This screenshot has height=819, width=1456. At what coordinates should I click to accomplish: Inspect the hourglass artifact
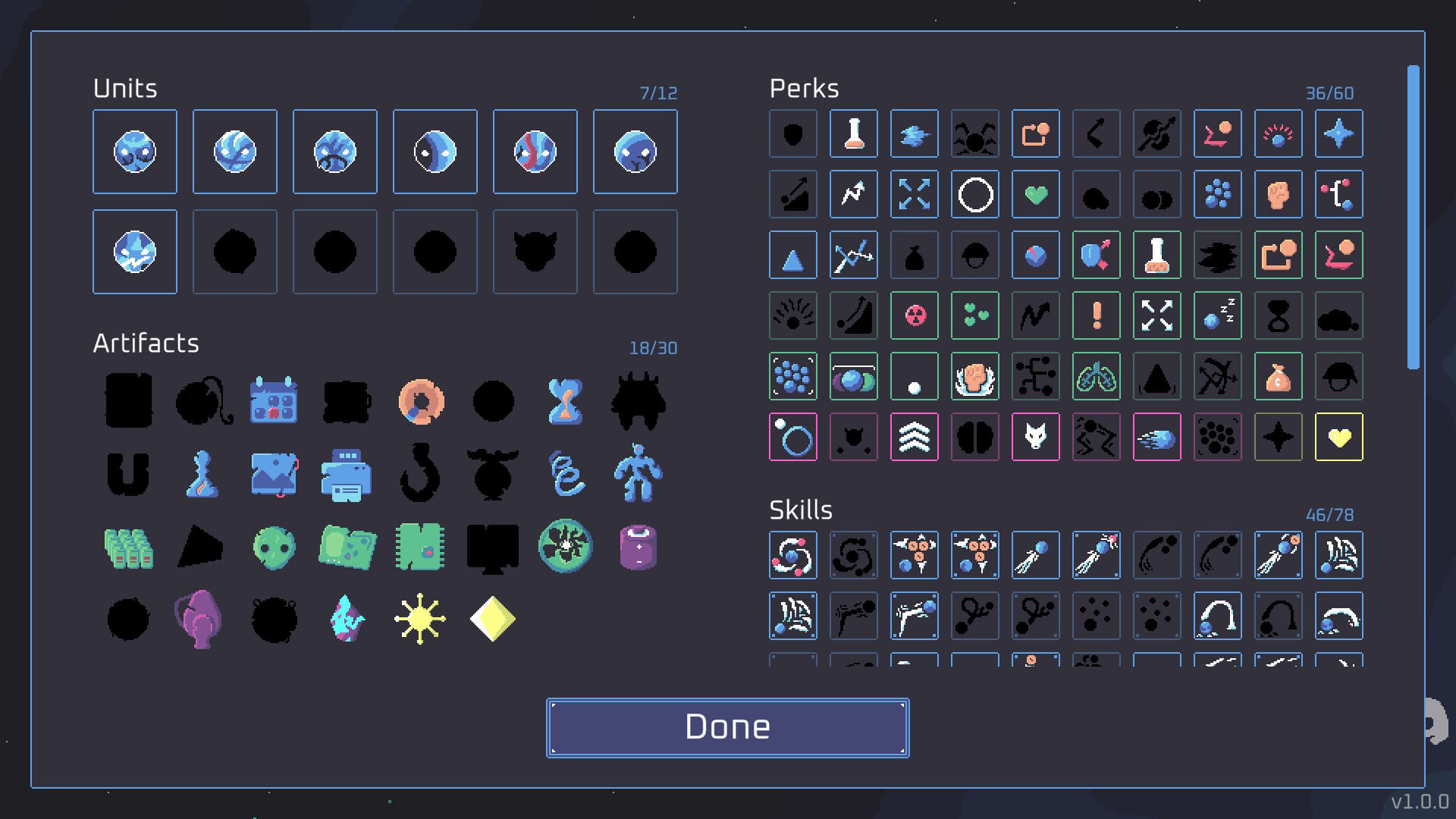coord(566,400)
